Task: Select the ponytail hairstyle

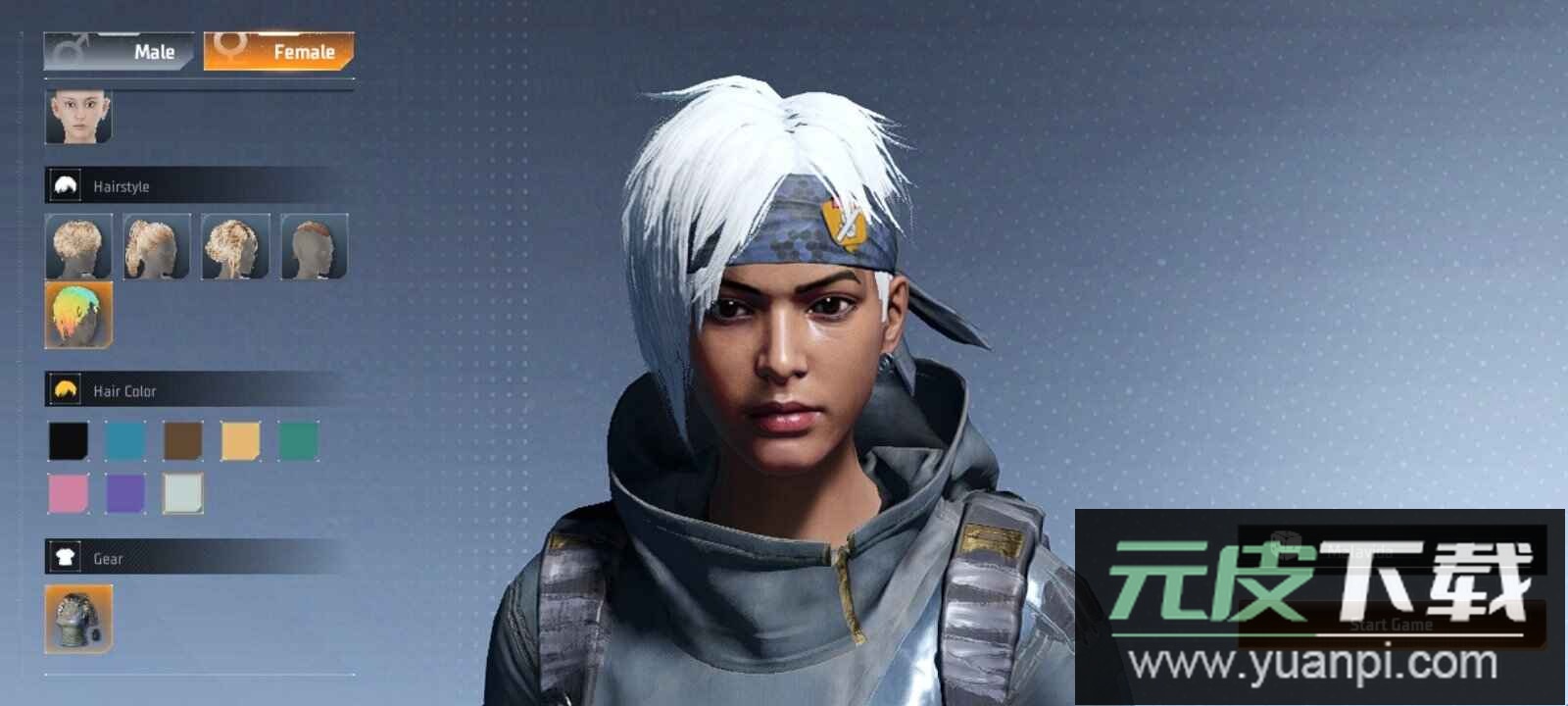Action: point(157,246)
